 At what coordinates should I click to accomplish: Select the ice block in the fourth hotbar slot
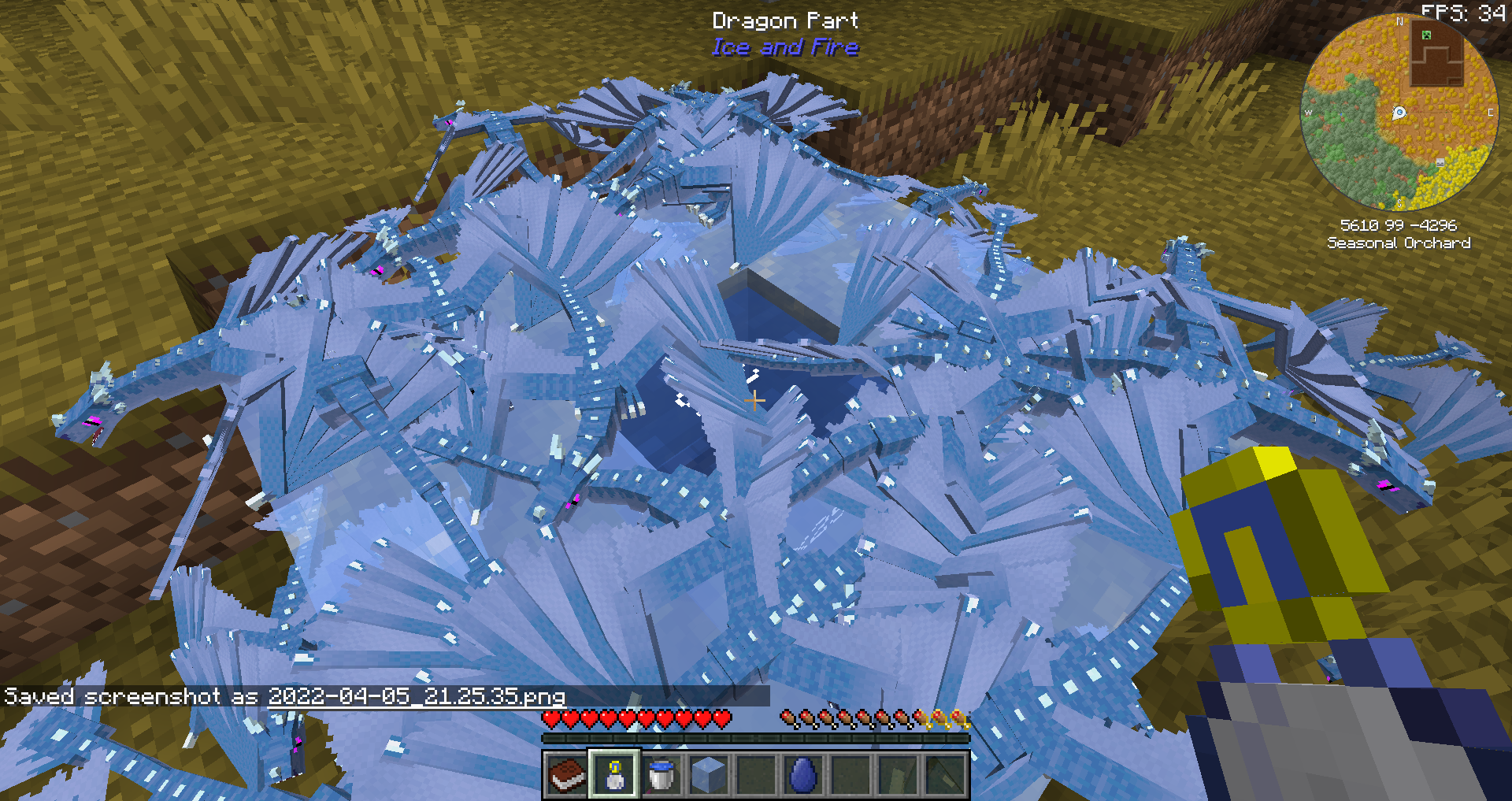tap(708, 776)
